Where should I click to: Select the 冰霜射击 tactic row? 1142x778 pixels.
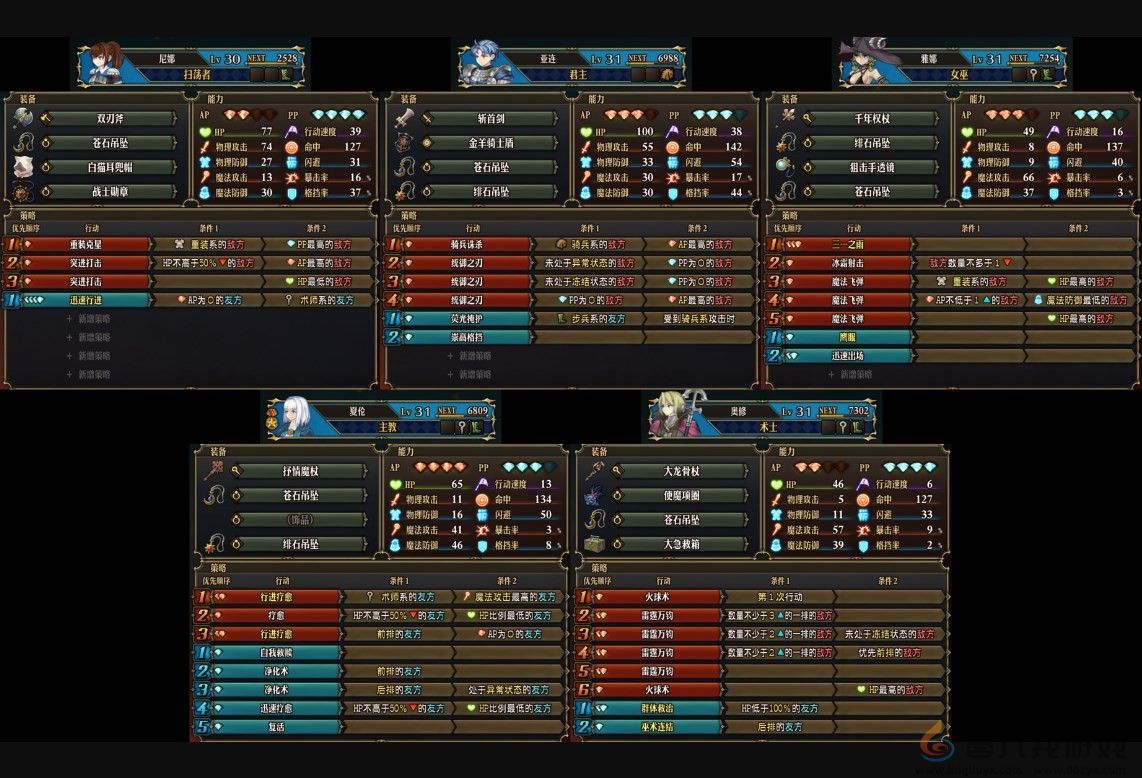(x=846, y=263)
